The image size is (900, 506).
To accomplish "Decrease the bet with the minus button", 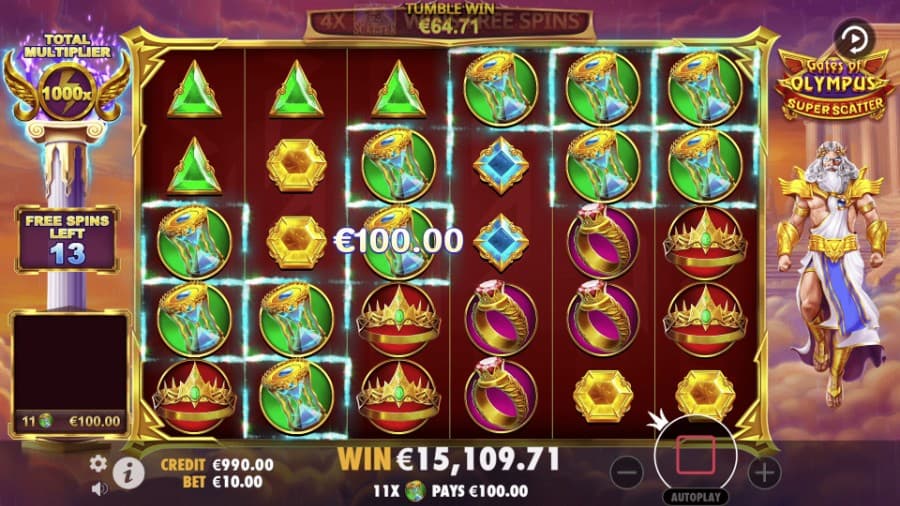I will (x=627, y=471).
